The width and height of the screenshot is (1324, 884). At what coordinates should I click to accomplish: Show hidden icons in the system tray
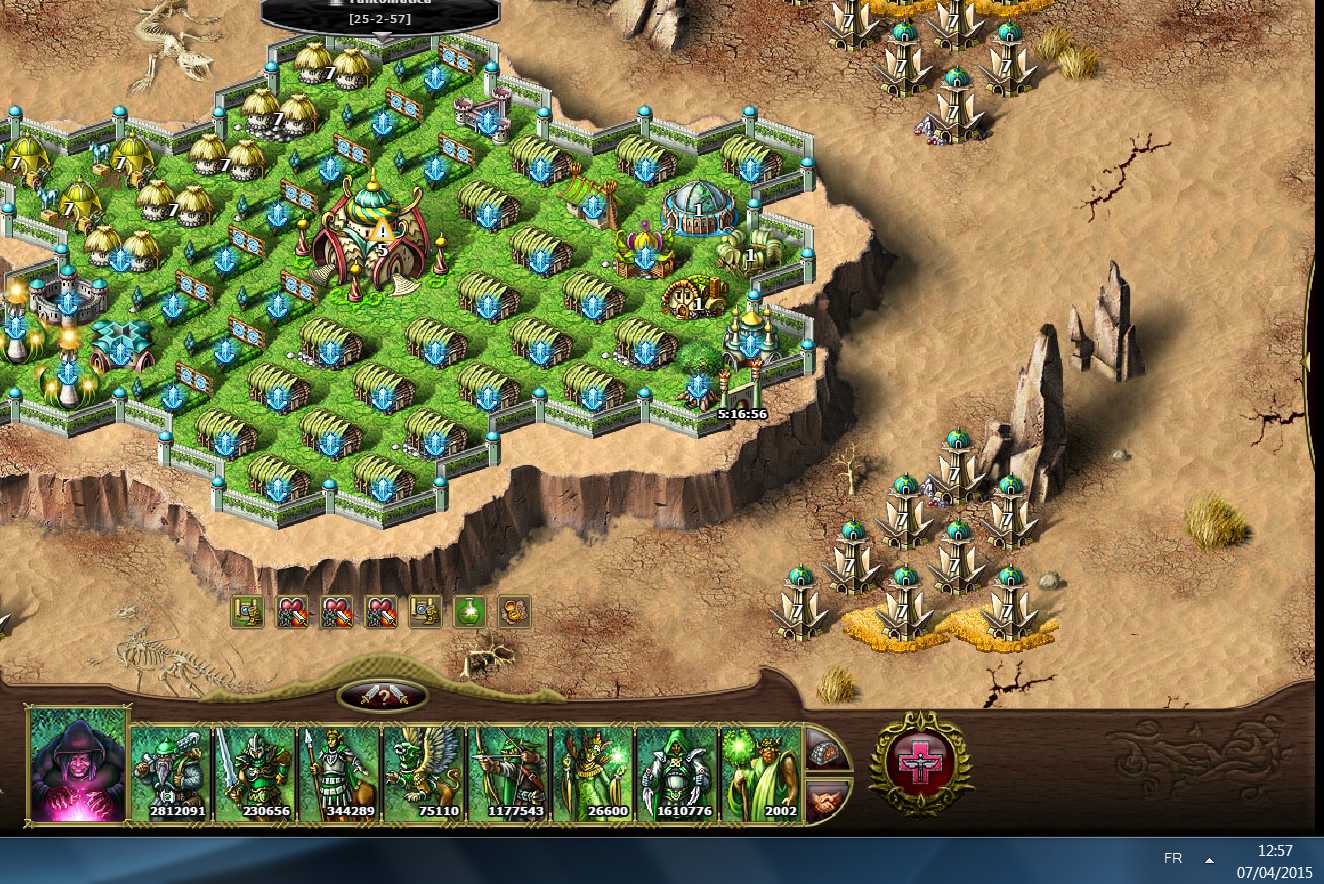(1209, 860)
